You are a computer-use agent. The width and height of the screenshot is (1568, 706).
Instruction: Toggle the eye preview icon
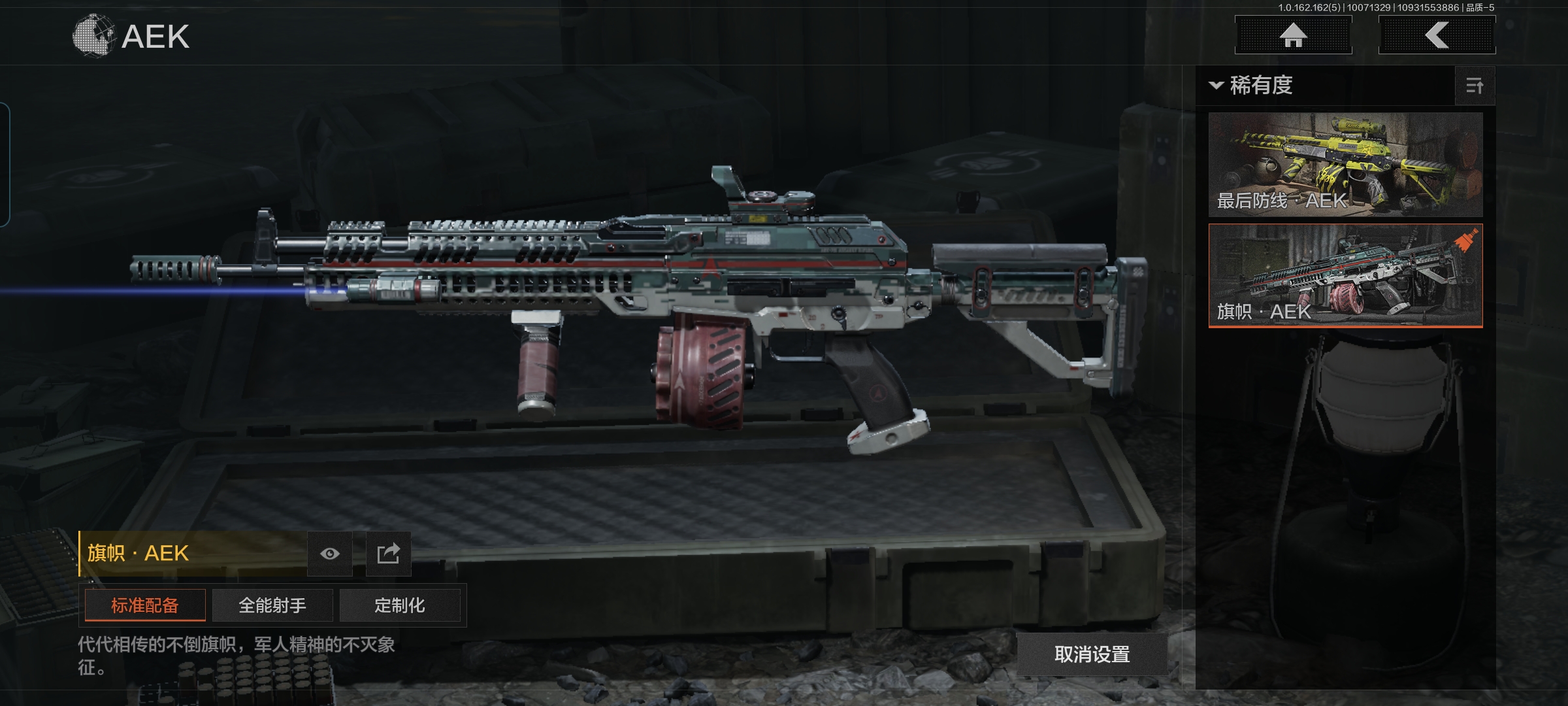(330, 554)
